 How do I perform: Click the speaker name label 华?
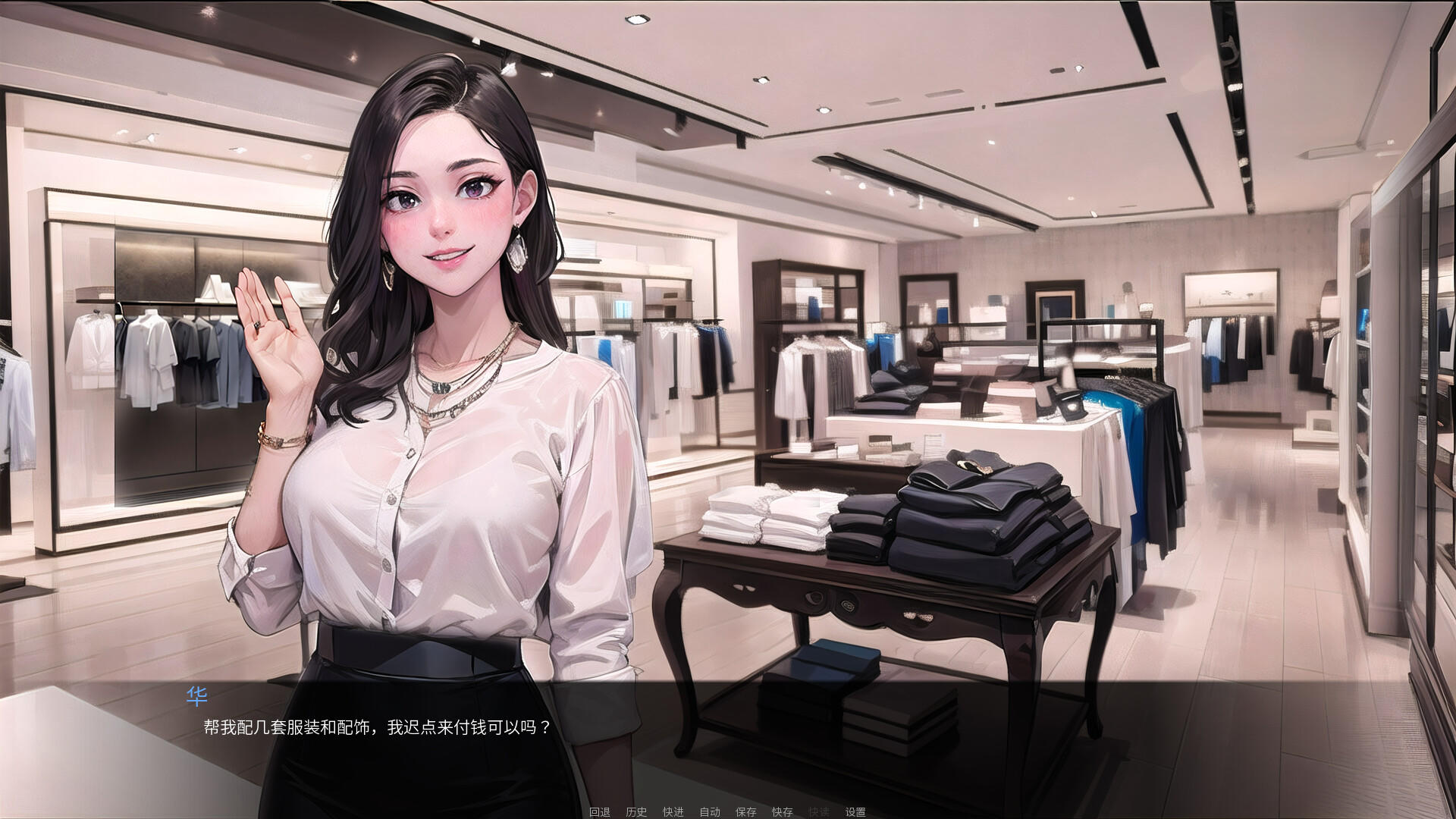click(196, 695)
